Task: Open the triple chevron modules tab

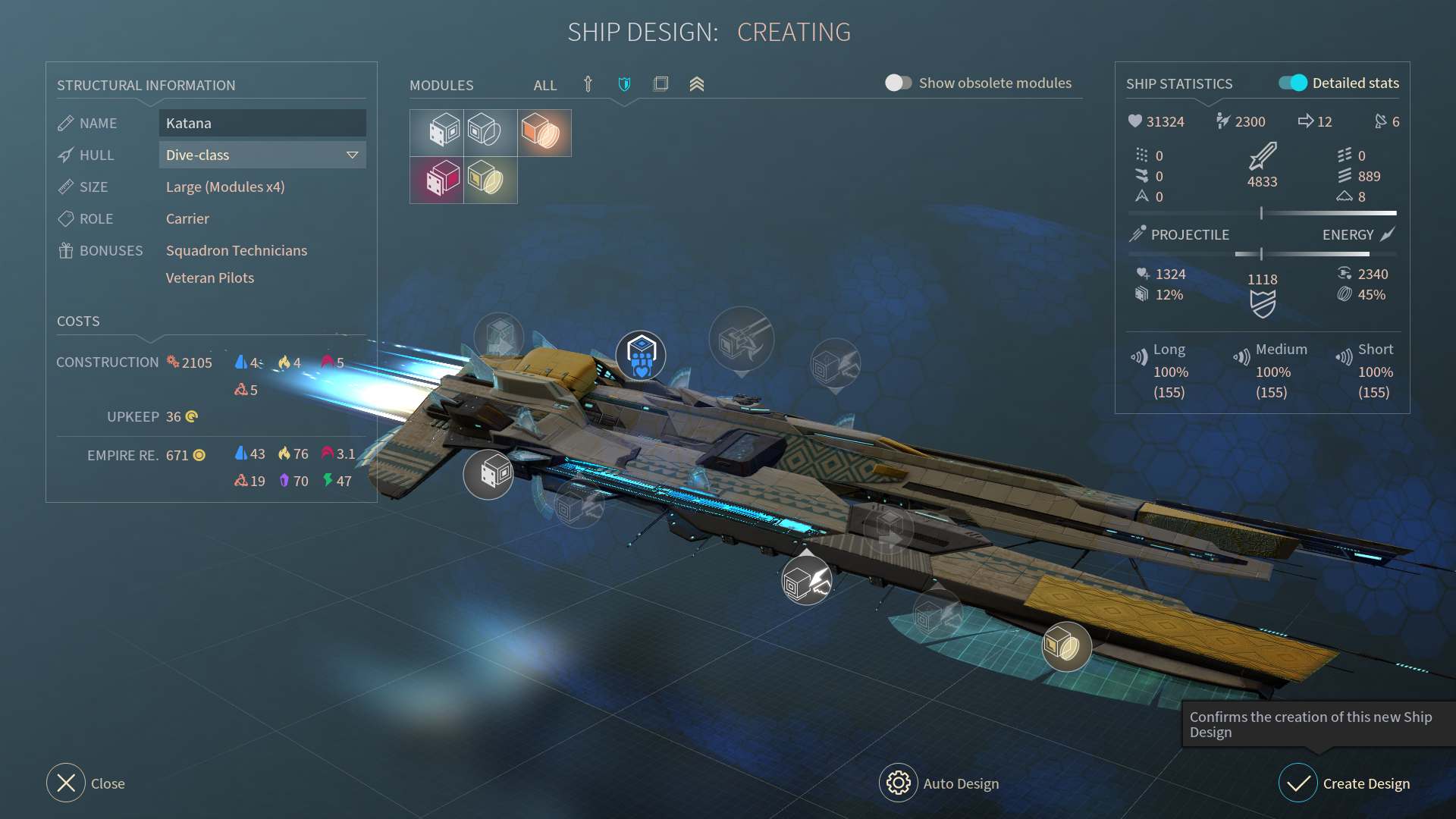Action: click(697, 84)
